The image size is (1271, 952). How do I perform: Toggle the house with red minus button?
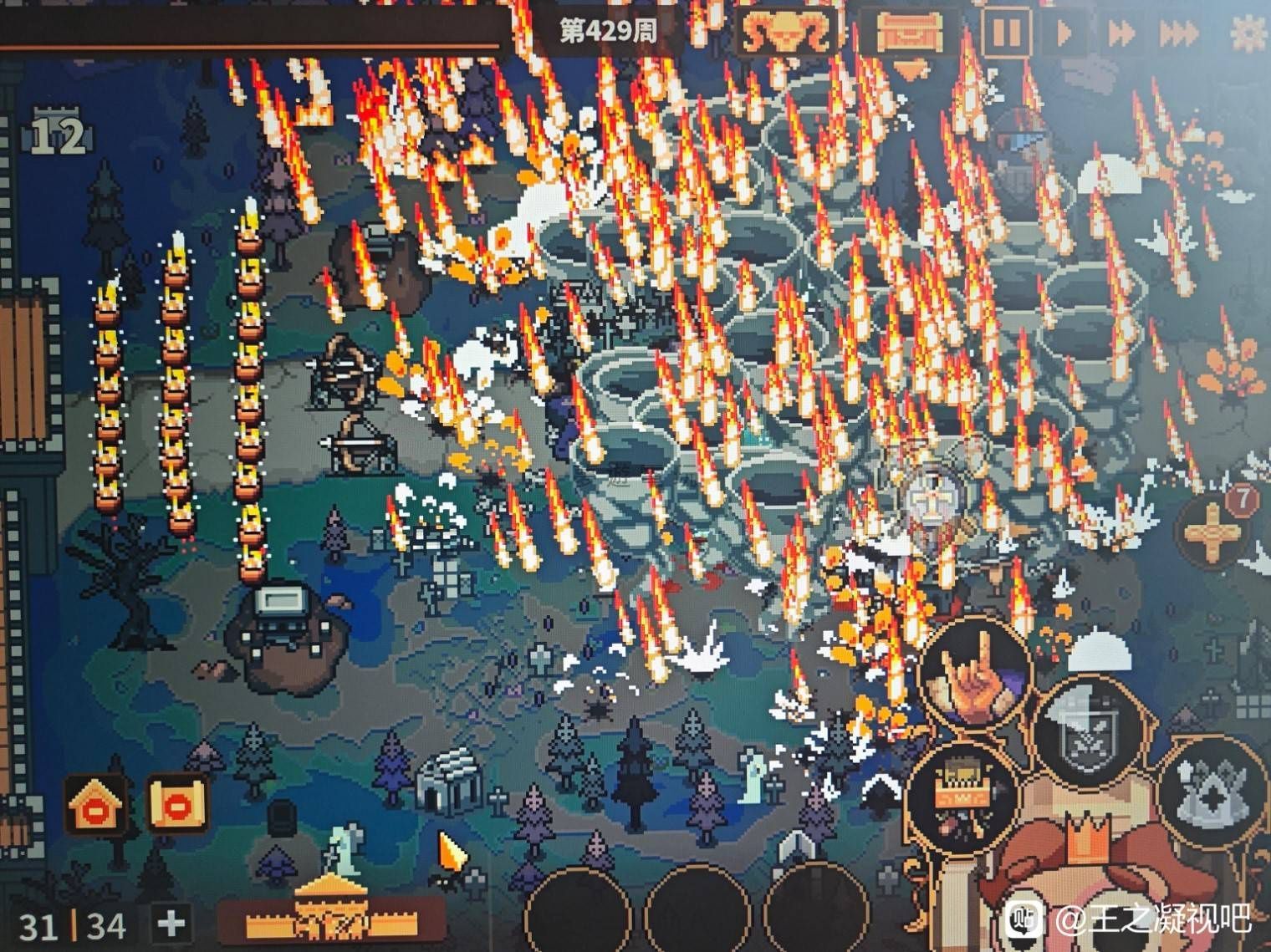(98, 807)
